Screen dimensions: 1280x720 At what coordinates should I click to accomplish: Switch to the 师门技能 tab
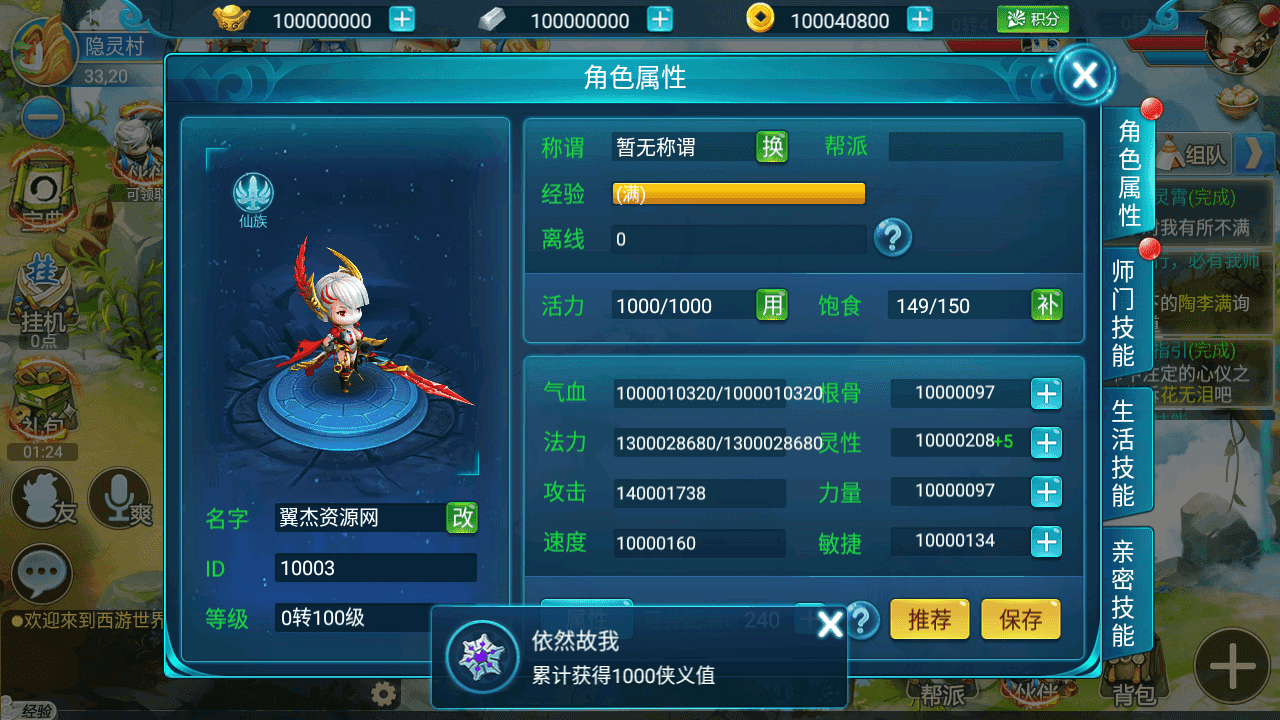coord(1125,311)
